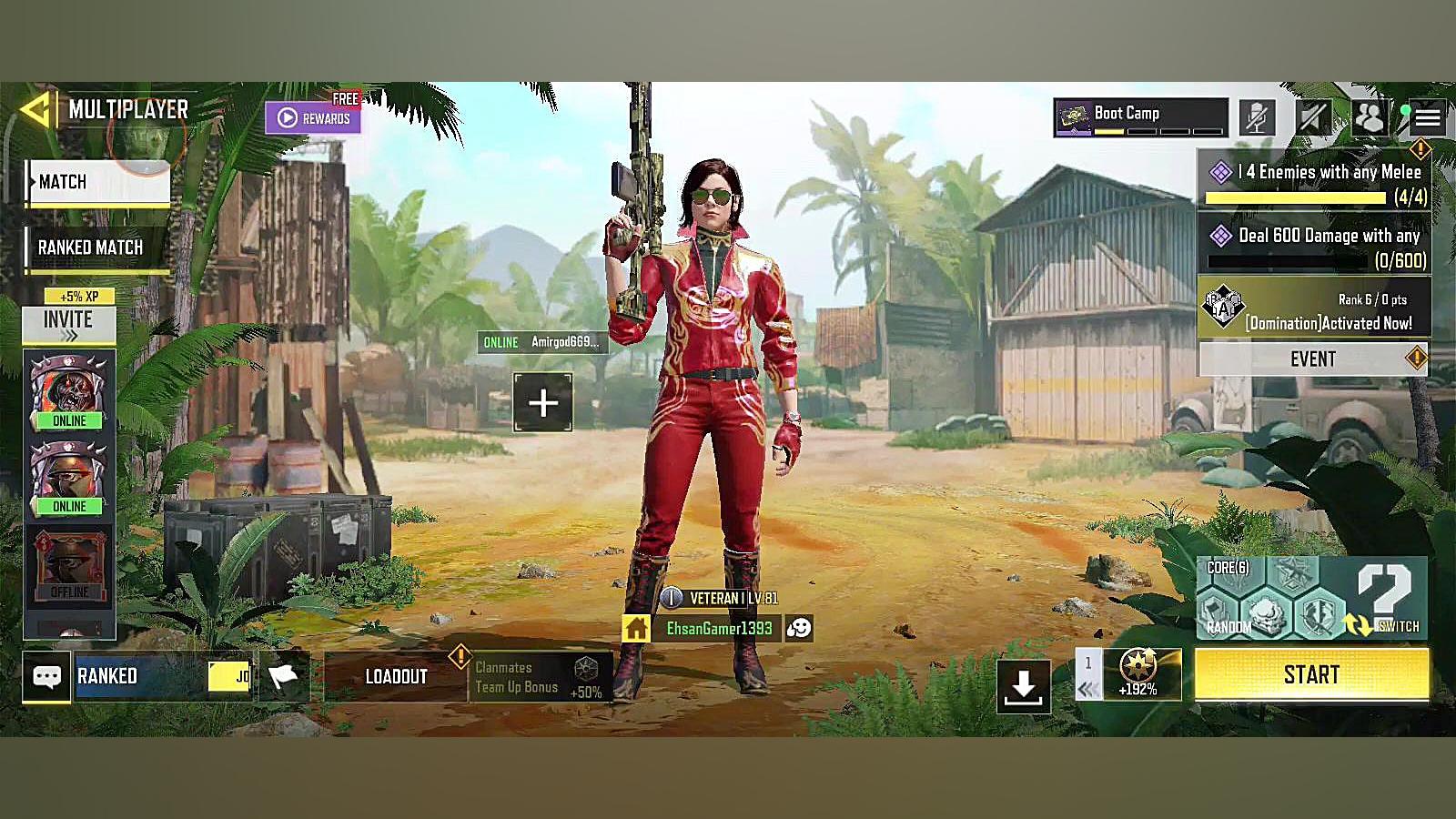Toggle the microphone icon
1456x819 pixels.
(x=1257, y=117)
